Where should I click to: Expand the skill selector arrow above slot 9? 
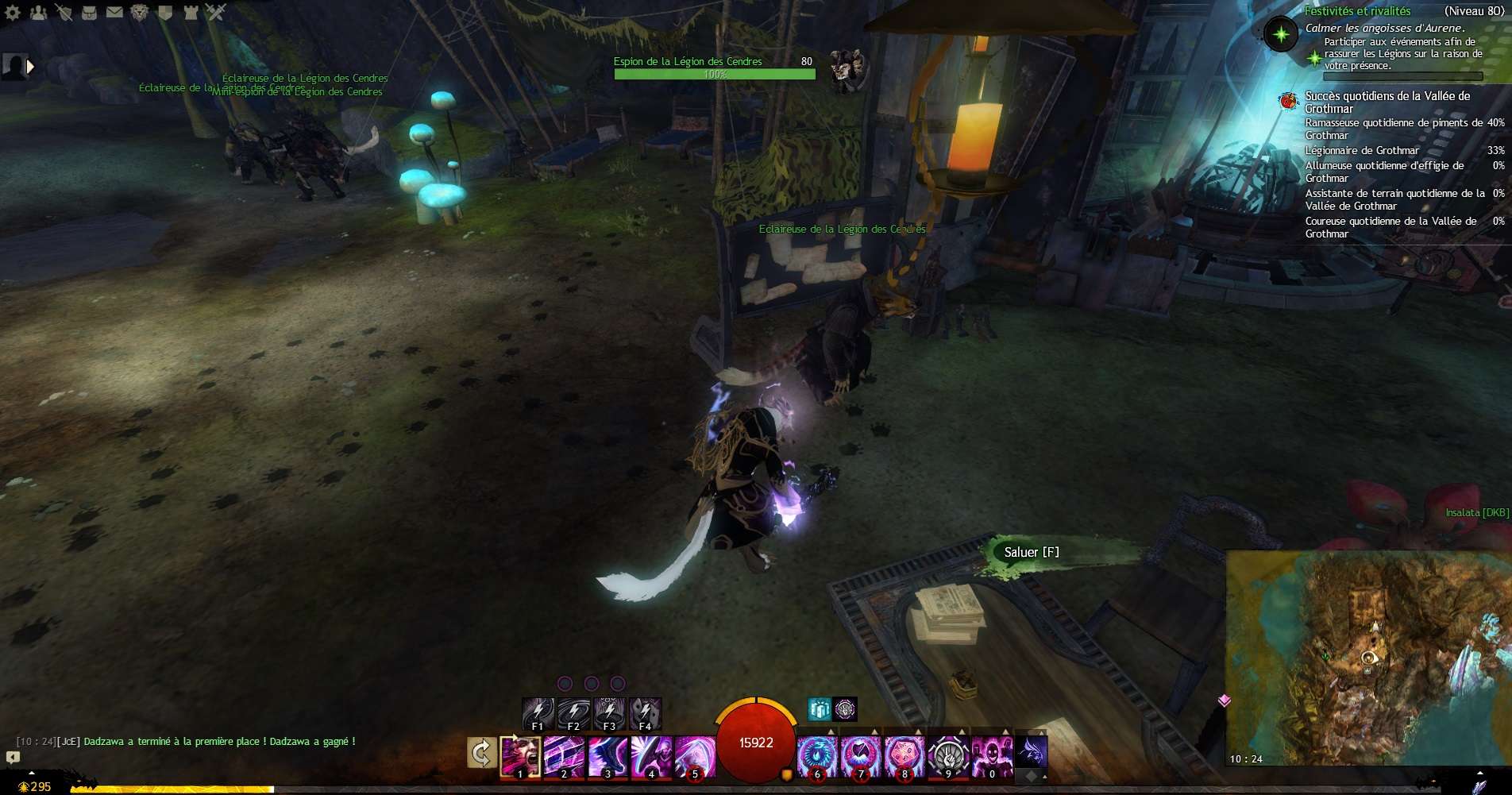961,731
